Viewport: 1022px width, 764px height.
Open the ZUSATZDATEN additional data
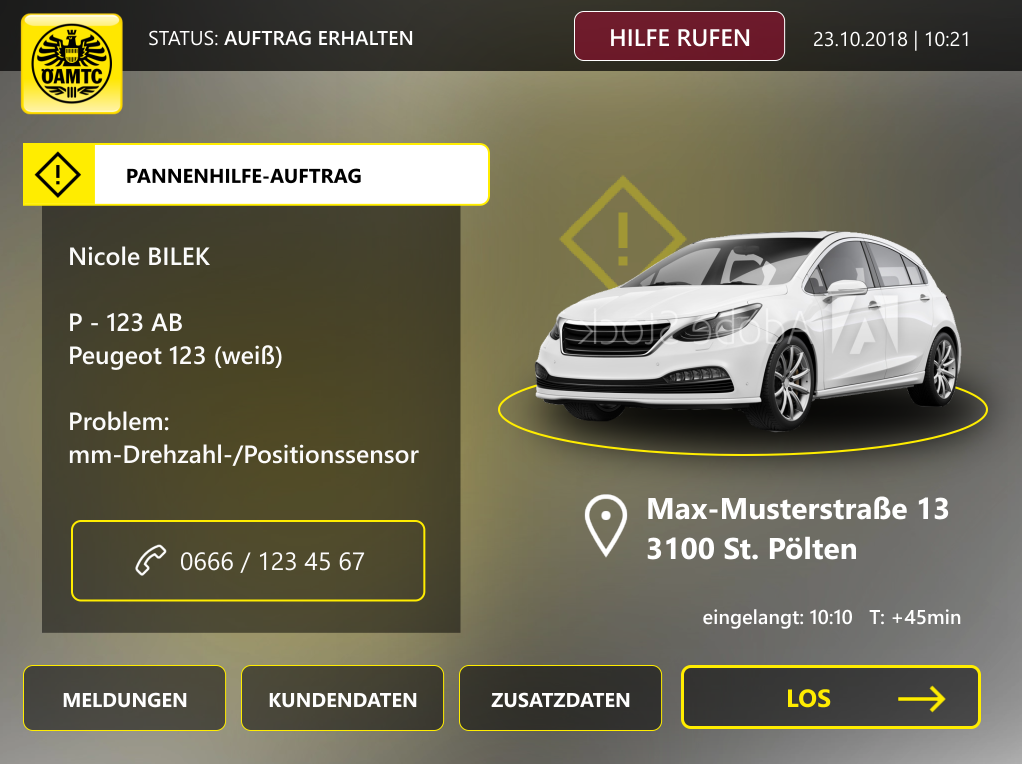[560, 699]
